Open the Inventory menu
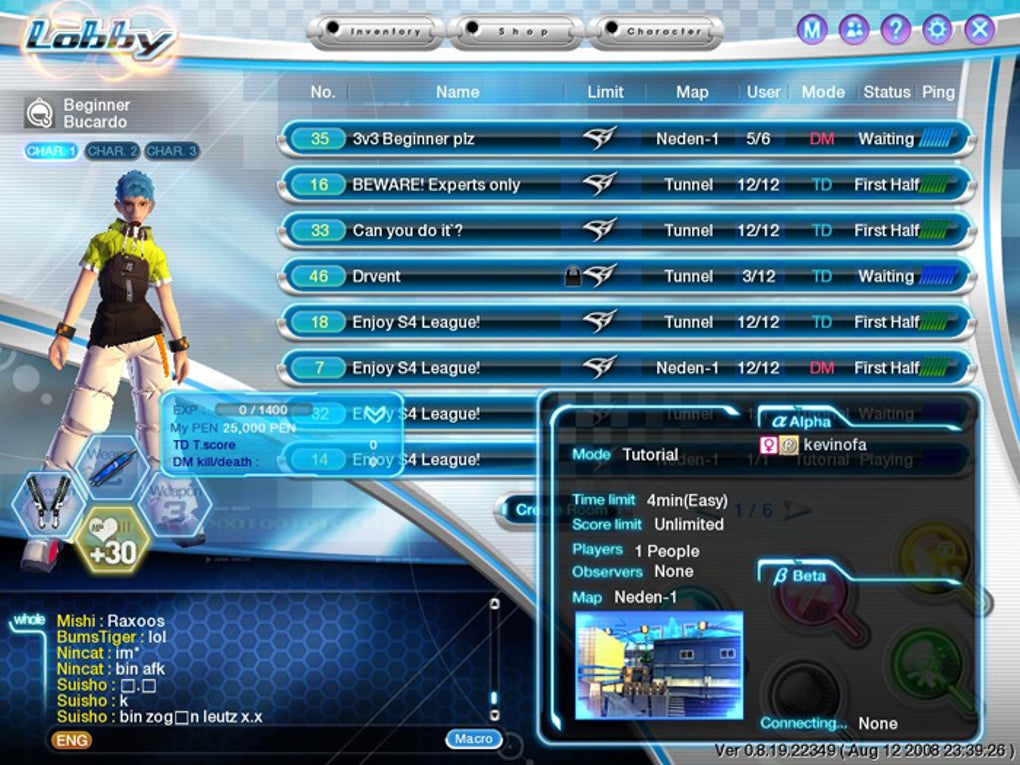Screen dimensions: 1020x765 (377, 32)
